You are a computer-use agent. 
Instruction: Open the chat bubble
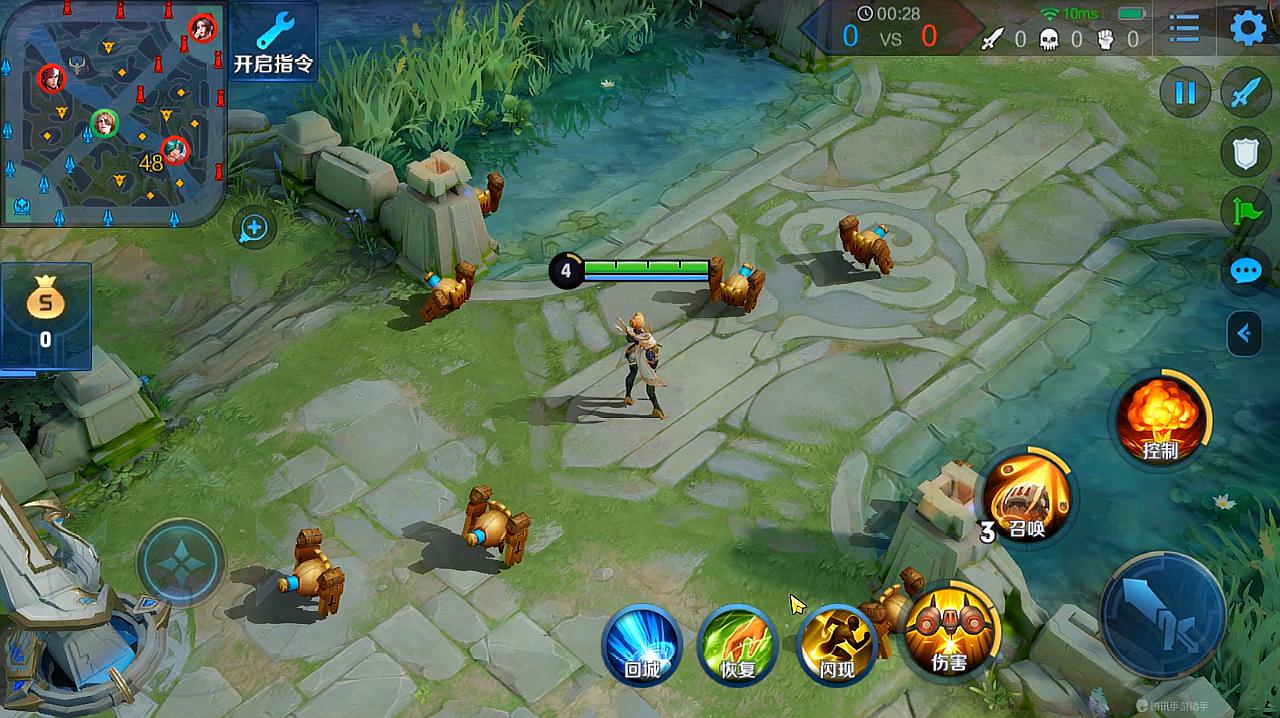pyautogui.click(x=1245, y=271)
